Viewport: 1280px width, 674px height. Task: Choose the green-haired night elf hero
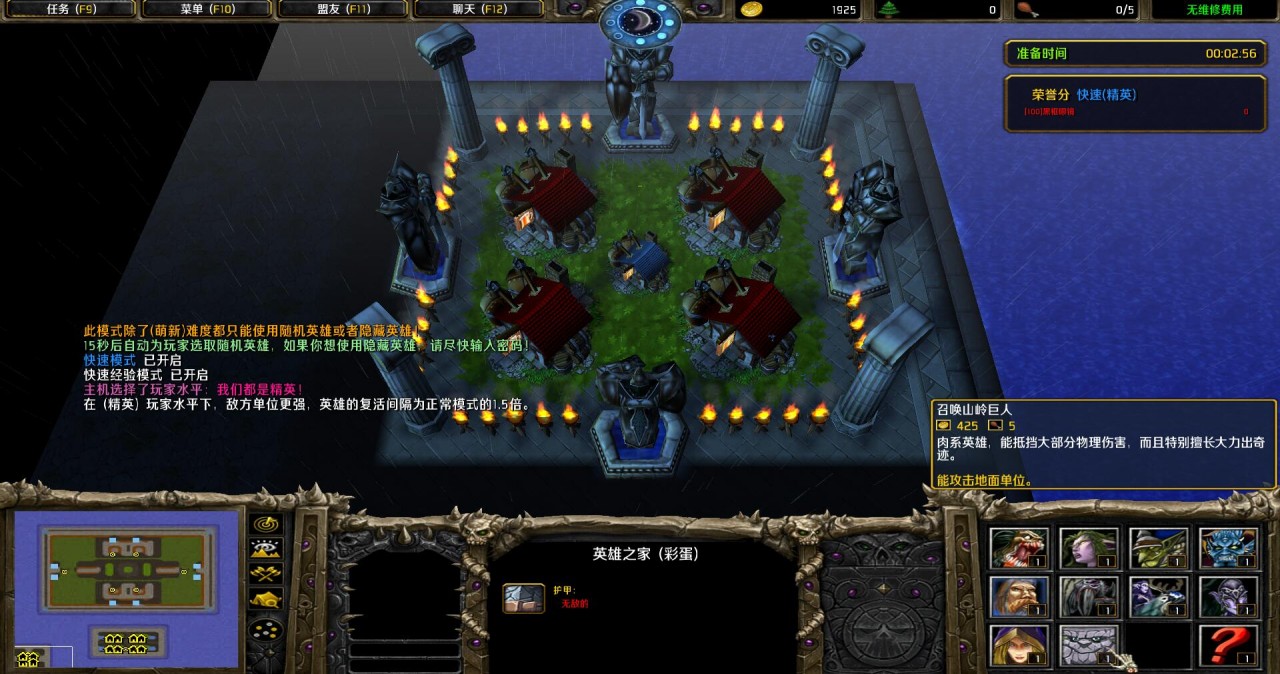click(x=1089, y=548)
